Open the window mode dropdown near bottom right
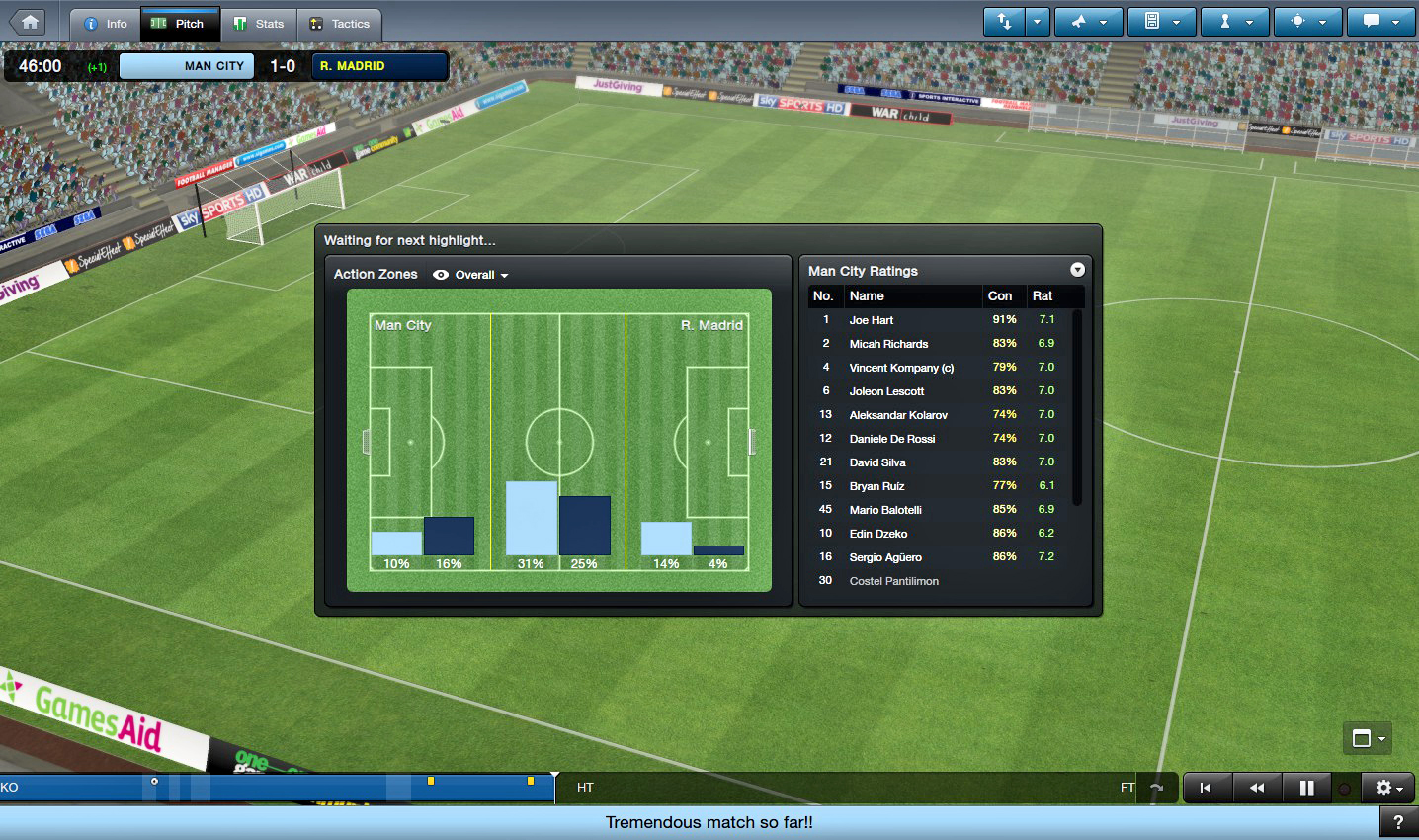1419x840 pixels. point(1367,738)
